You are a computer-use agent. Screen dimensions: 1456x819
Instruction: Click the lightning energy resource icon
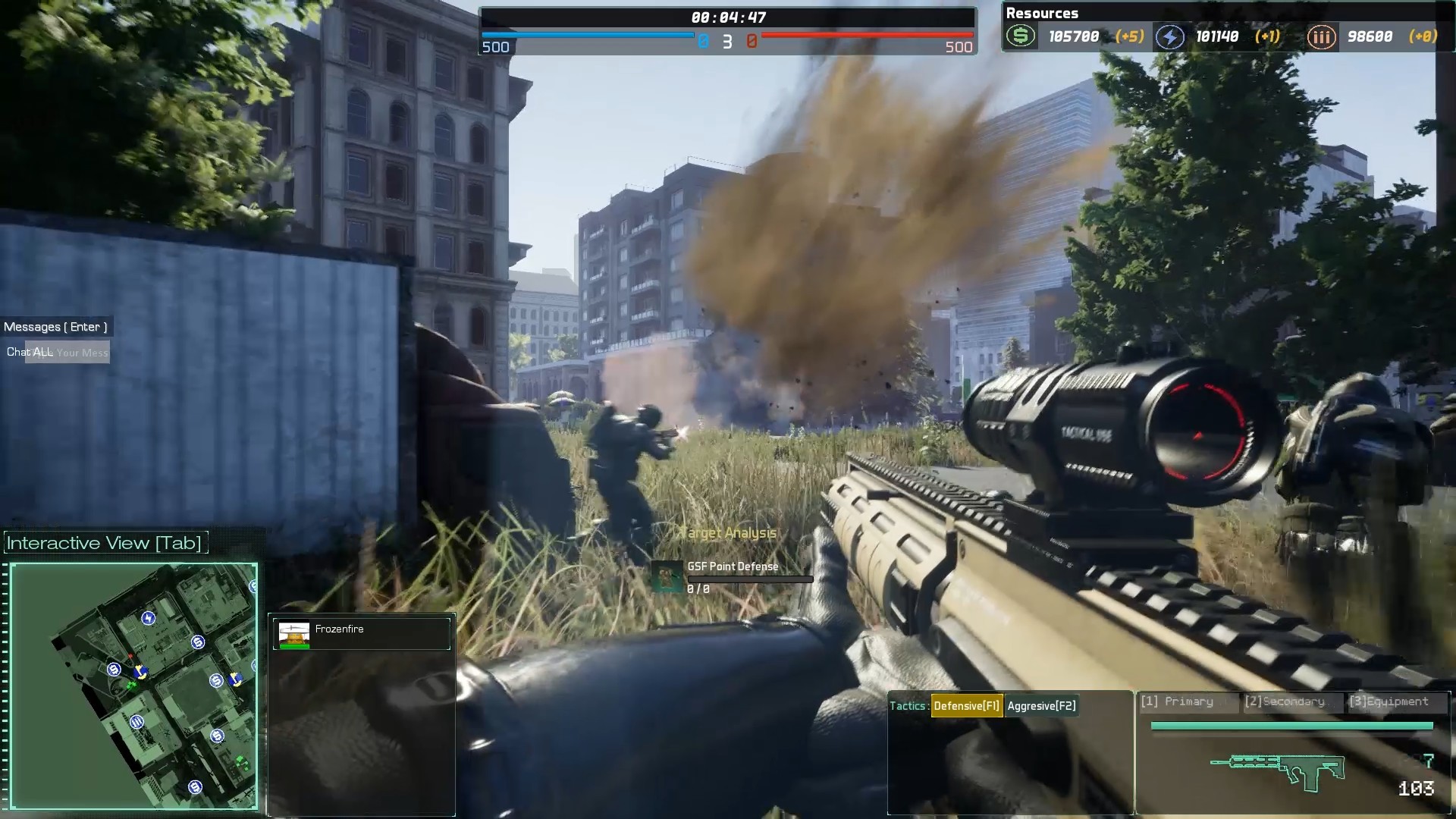[1170, 36]
